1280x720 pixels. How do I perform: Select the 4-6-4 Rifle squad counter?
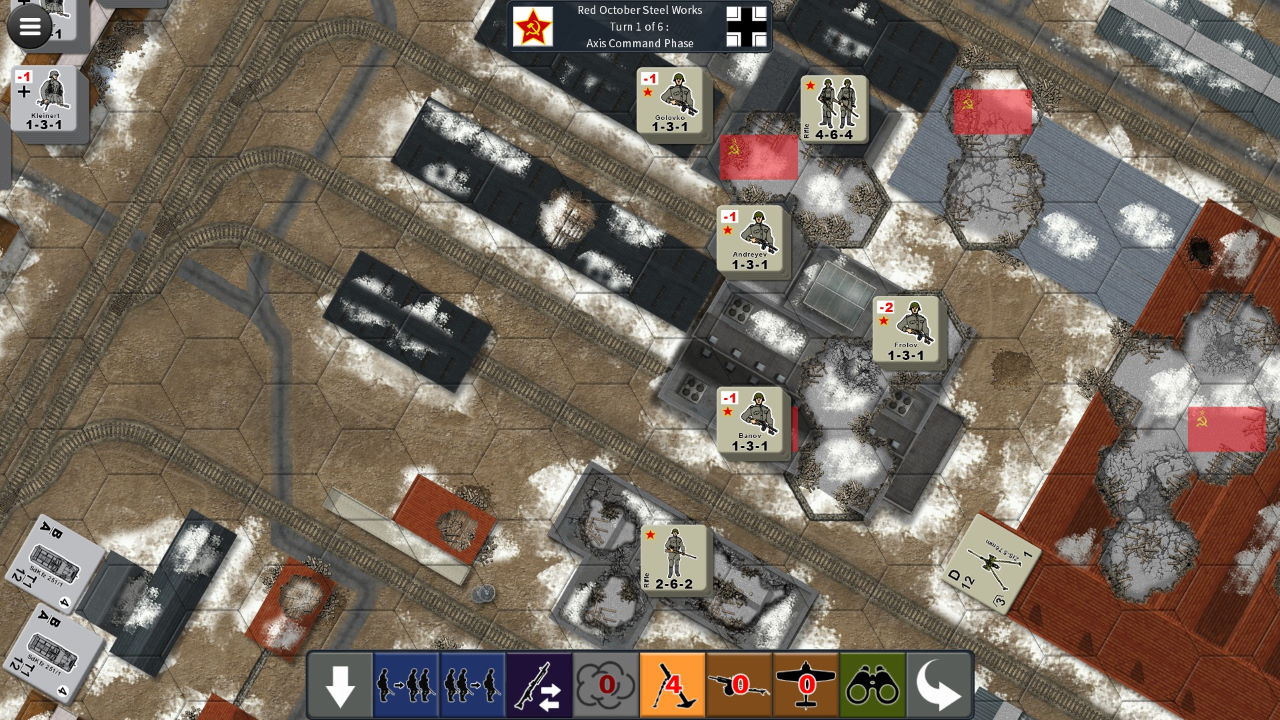click(834, 109)
